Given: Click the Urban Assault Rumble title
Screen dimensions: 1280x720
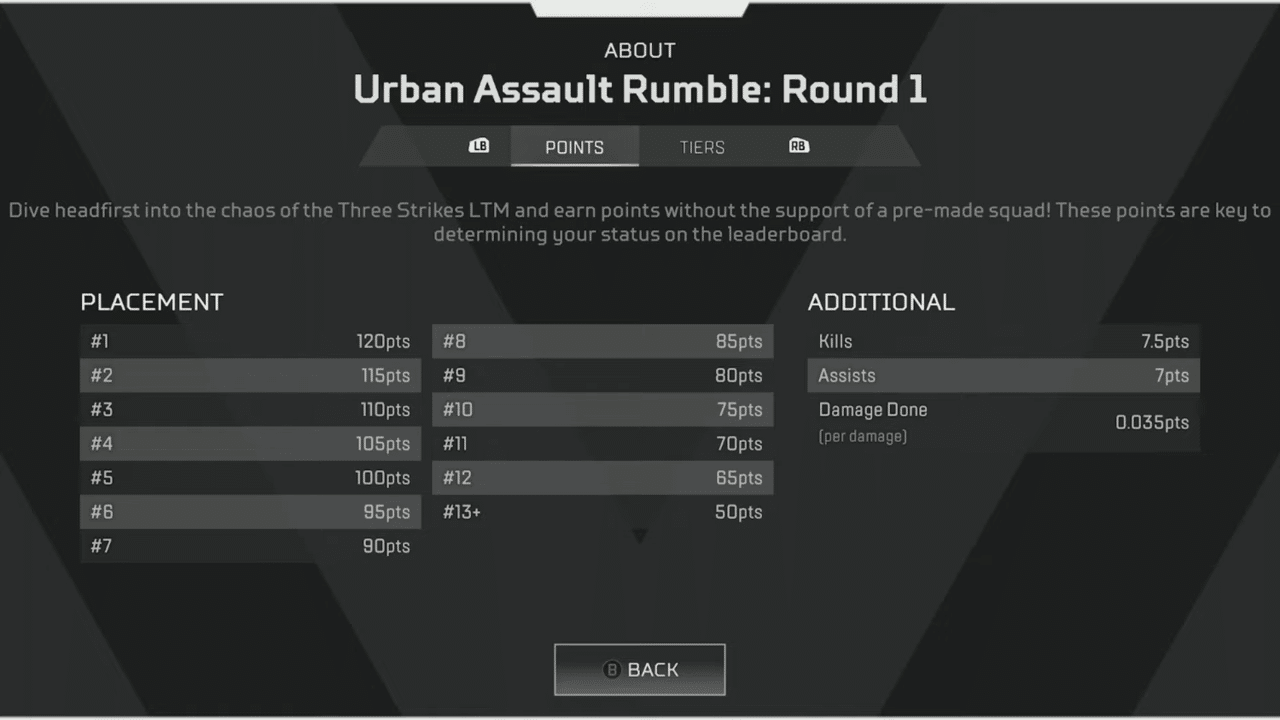Looking at the screenshot, I should point(640,89).
